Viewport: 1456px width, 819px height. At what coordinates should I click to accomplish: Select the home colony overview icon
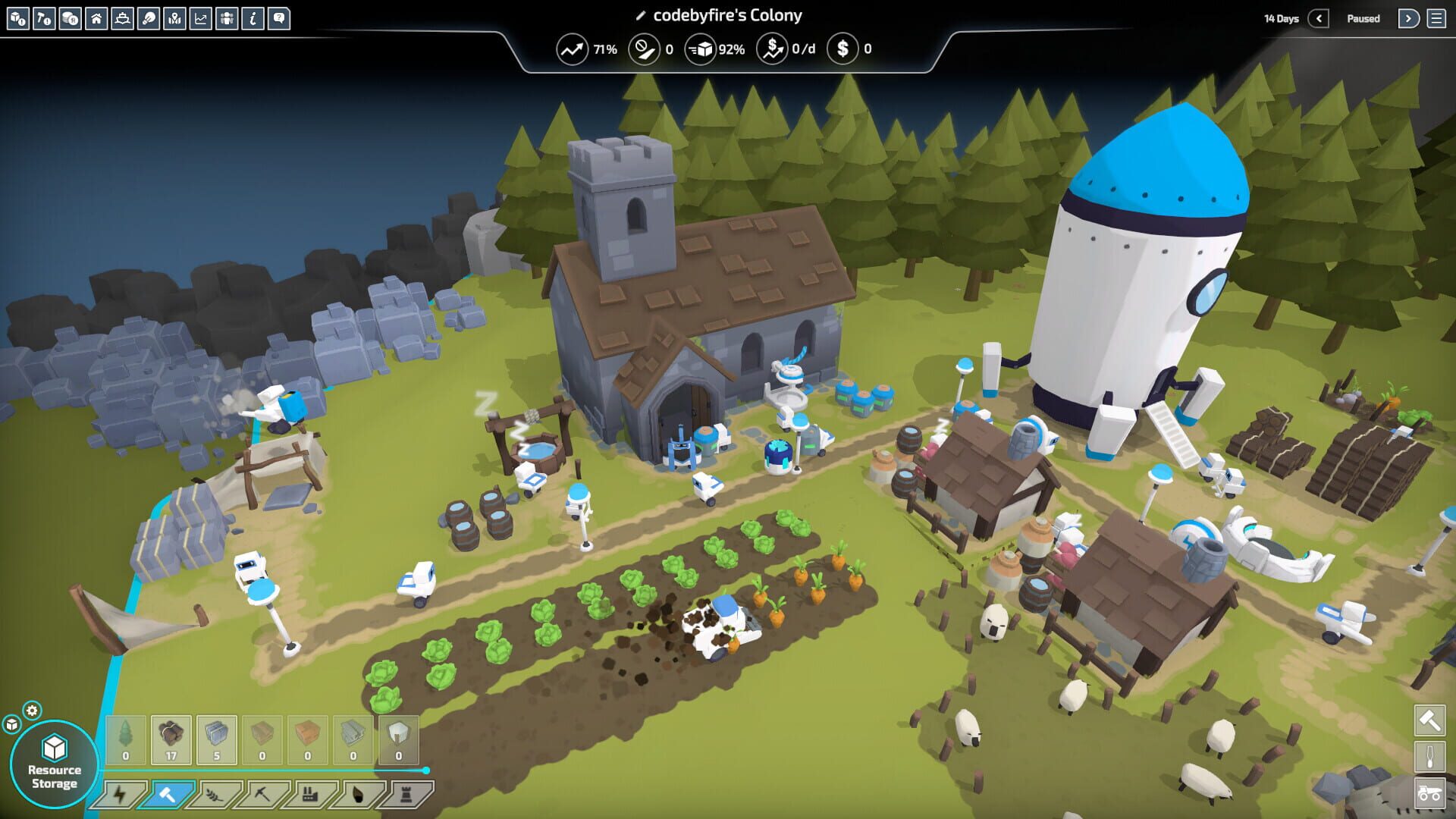96,17
